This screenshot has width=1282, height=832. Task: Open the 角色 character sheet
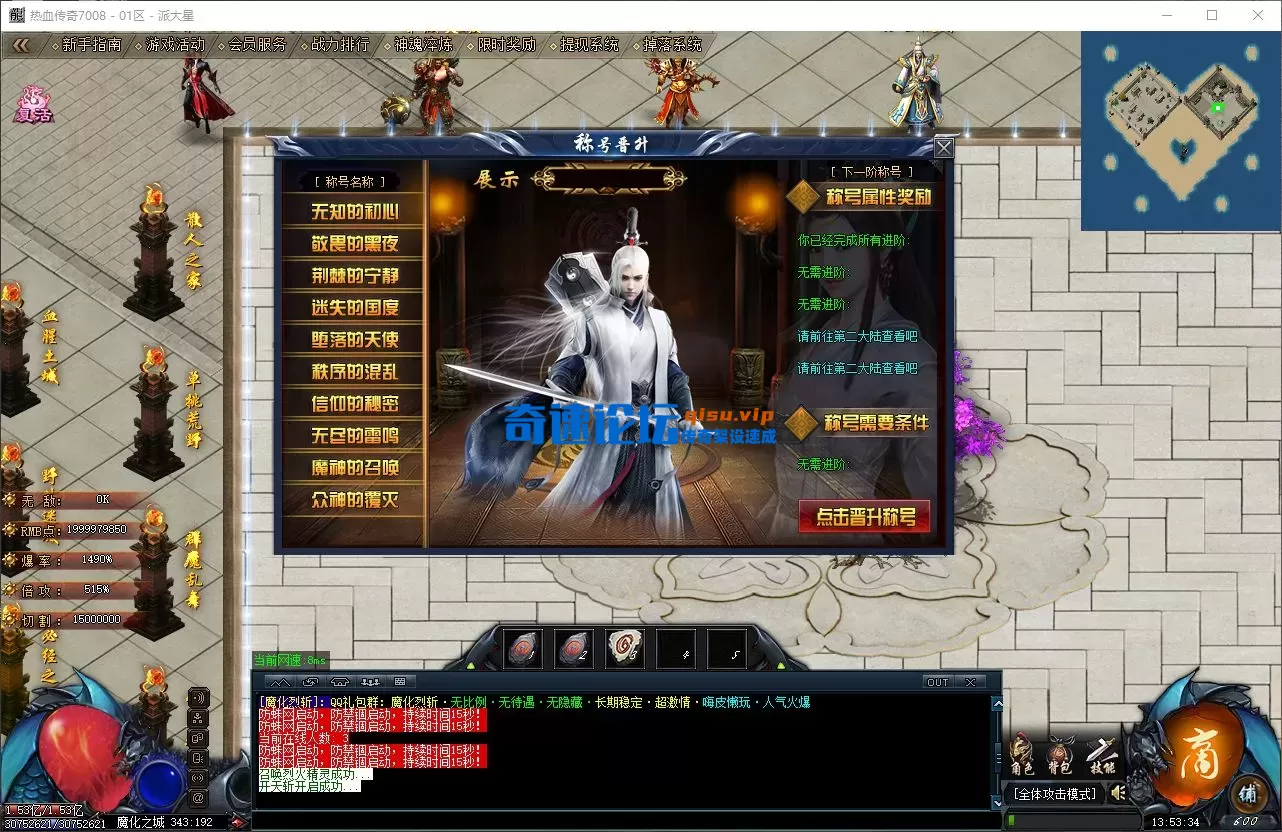pos(1022,757)
